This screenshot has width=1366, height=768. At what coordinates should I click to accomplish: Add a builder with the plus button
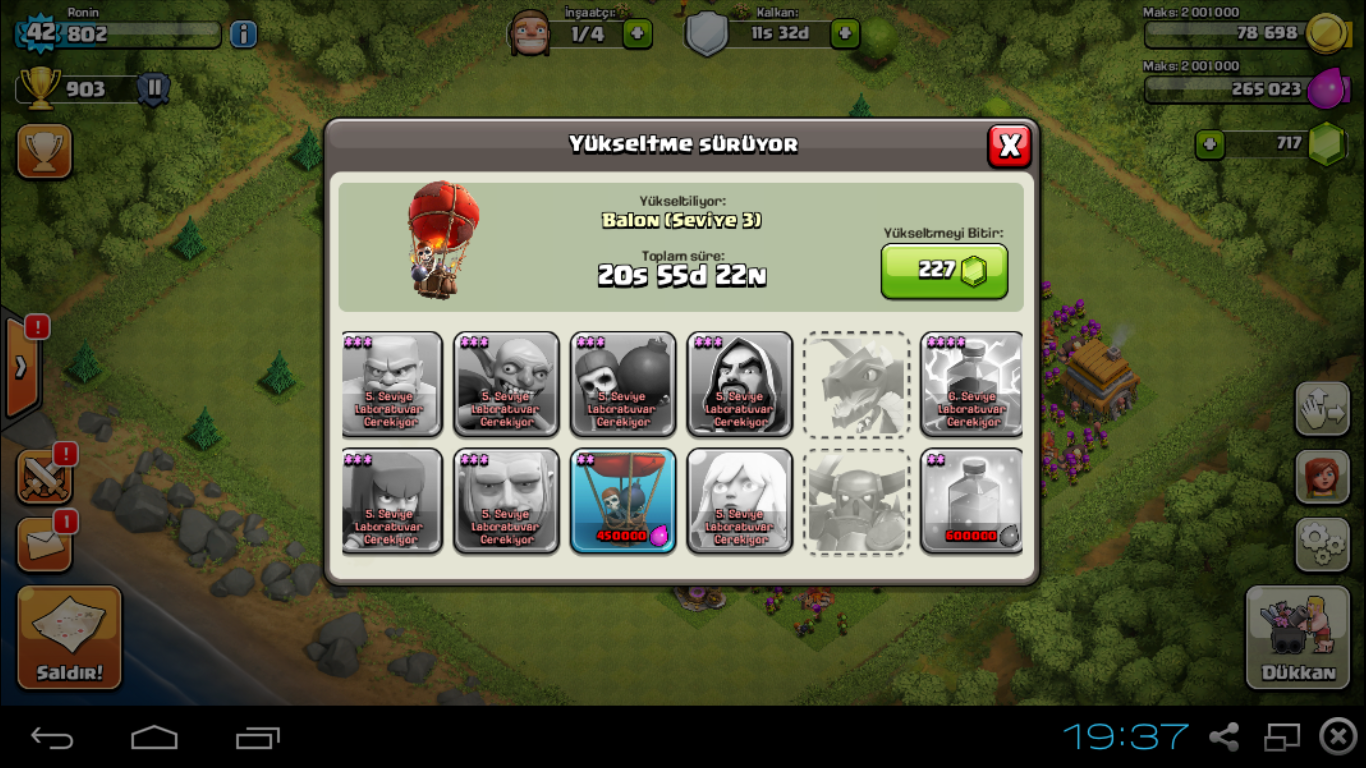point(637,34)
